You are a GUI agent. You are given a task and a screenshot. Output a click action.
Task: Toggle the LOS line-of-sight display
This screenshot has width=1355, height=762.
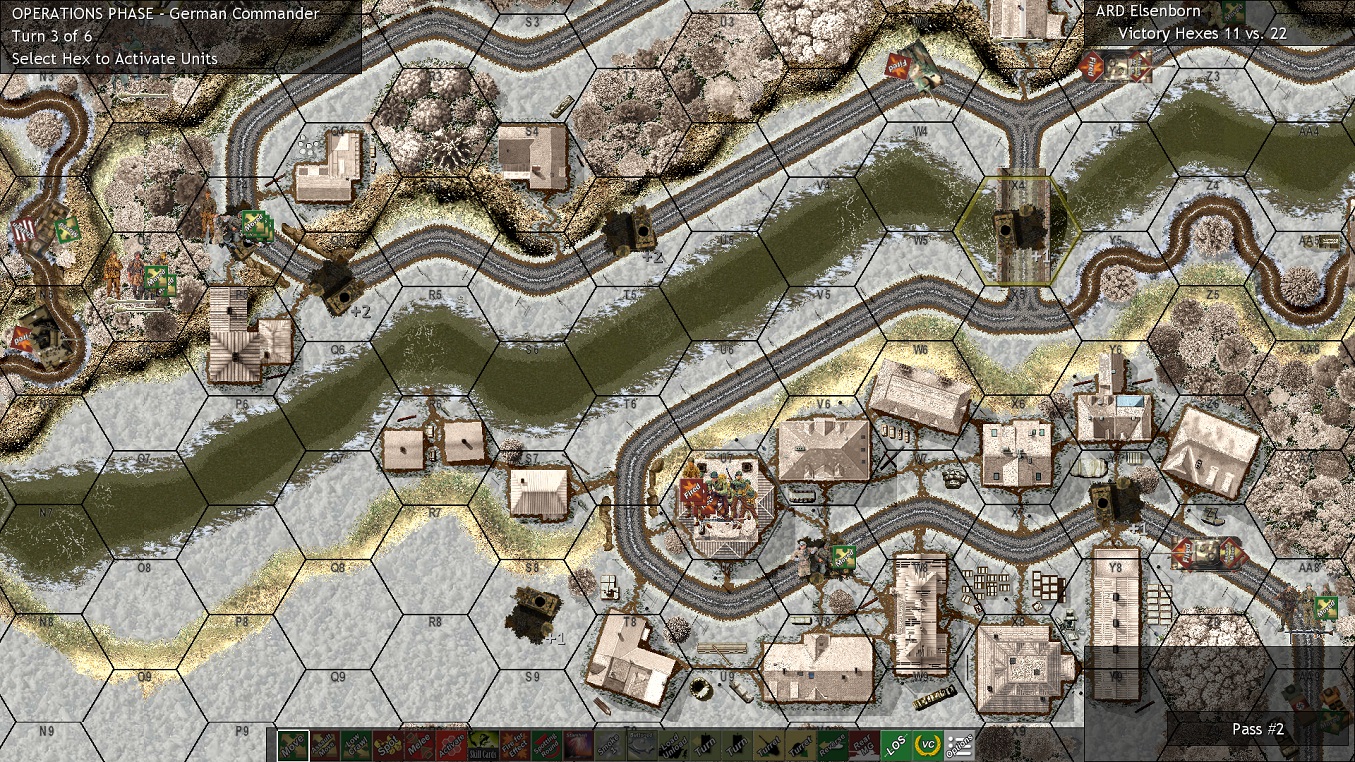click(x=895, y=744)
